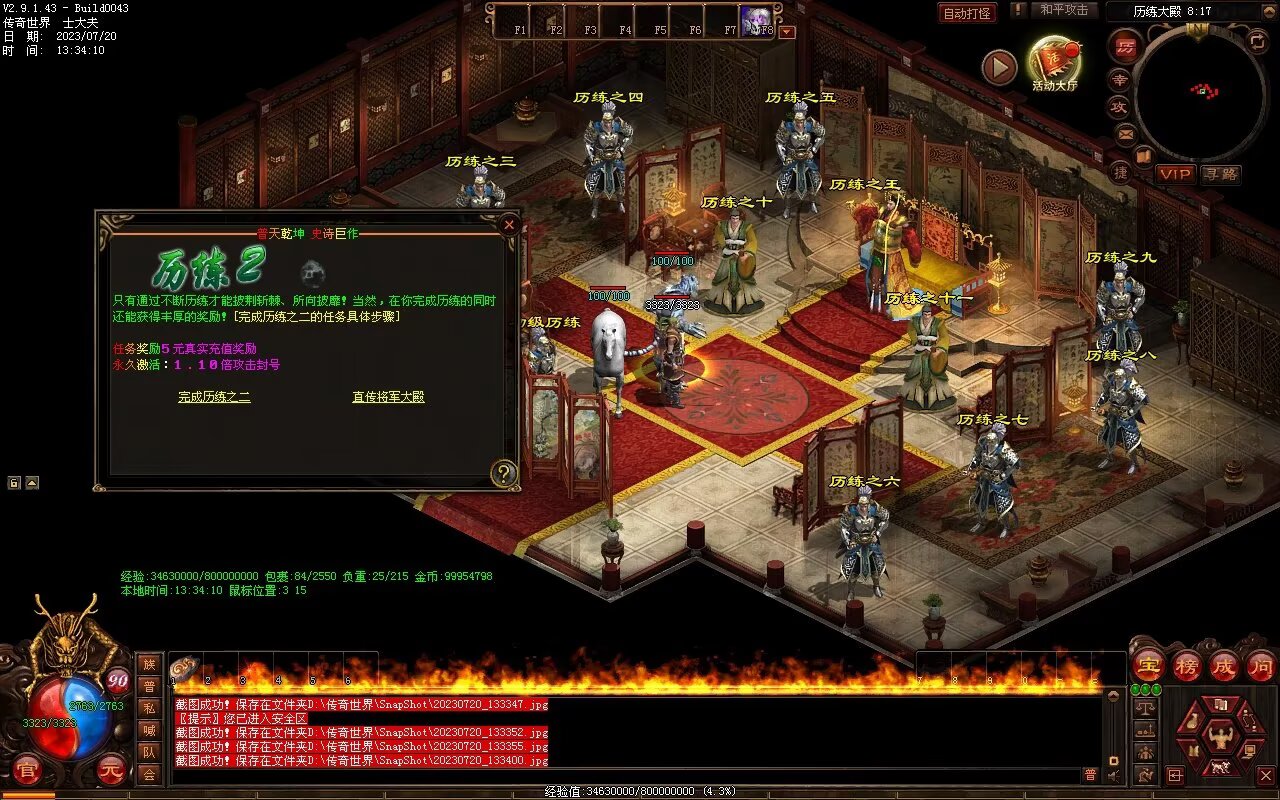Viewport: 1280px width, 800px height.
Task: Click the 官 round button near orb
Action: coord(27,769)
